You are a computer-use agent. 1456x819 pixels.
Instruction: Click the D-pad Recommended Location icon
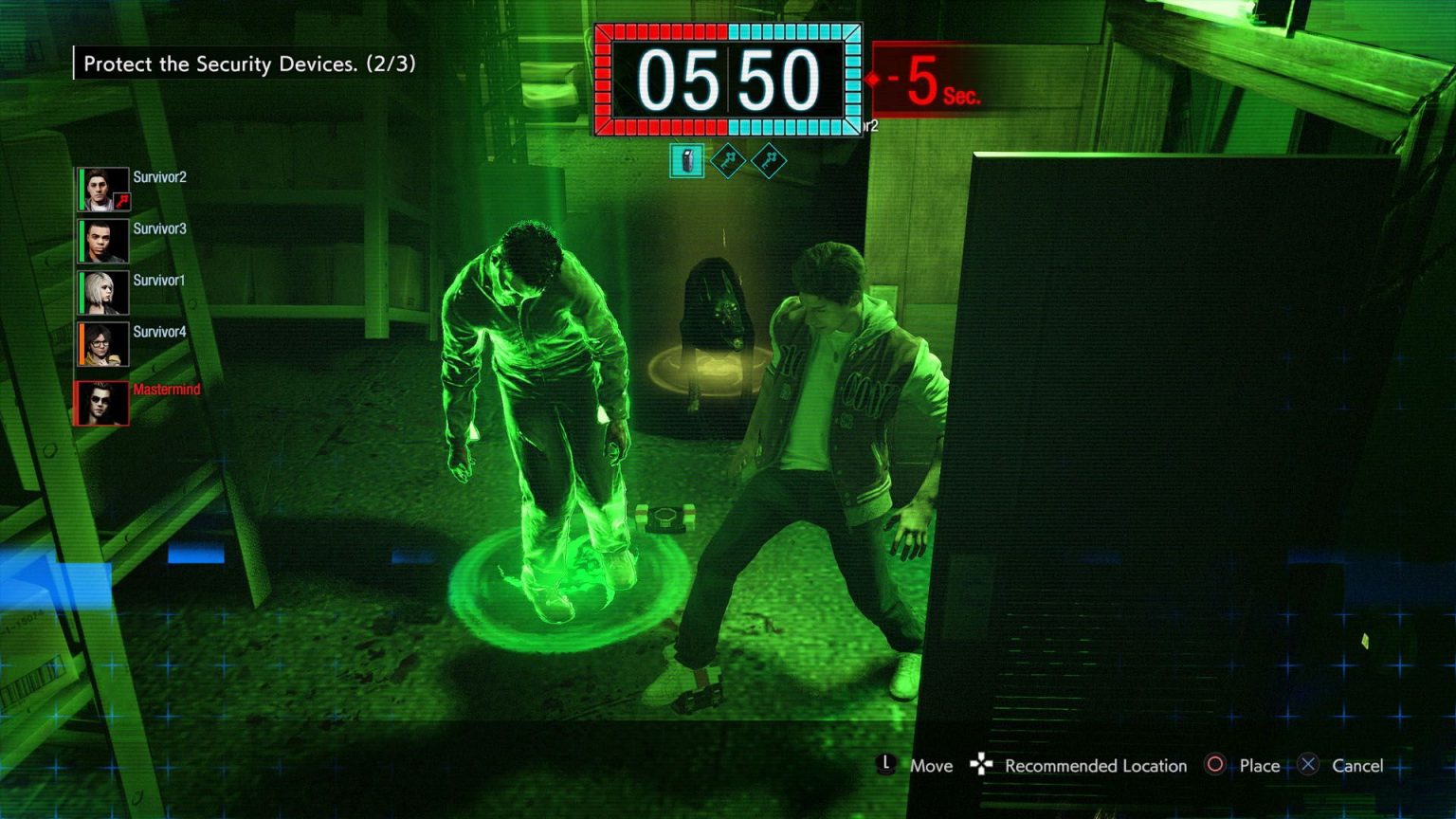(980, 765)
